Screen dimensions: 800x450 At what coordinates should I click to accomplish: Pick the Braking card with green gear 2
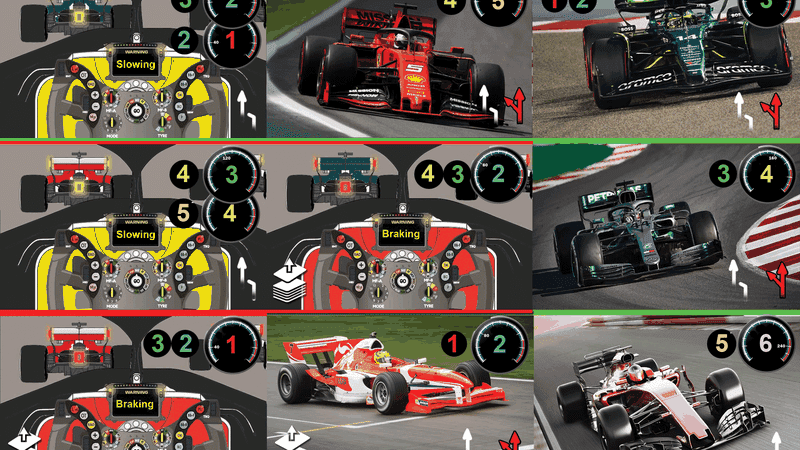point(400,225)
